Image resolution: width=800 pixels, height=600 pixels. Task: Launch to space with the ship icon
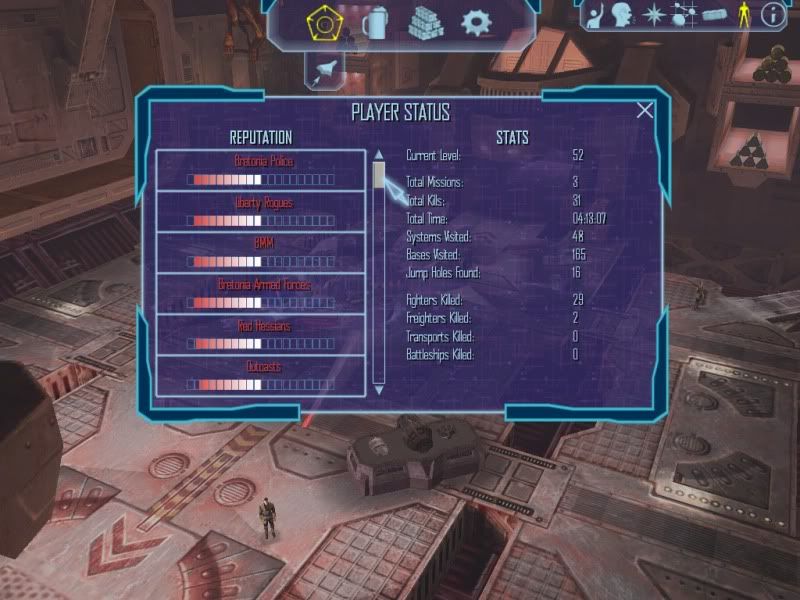[326, 68]
